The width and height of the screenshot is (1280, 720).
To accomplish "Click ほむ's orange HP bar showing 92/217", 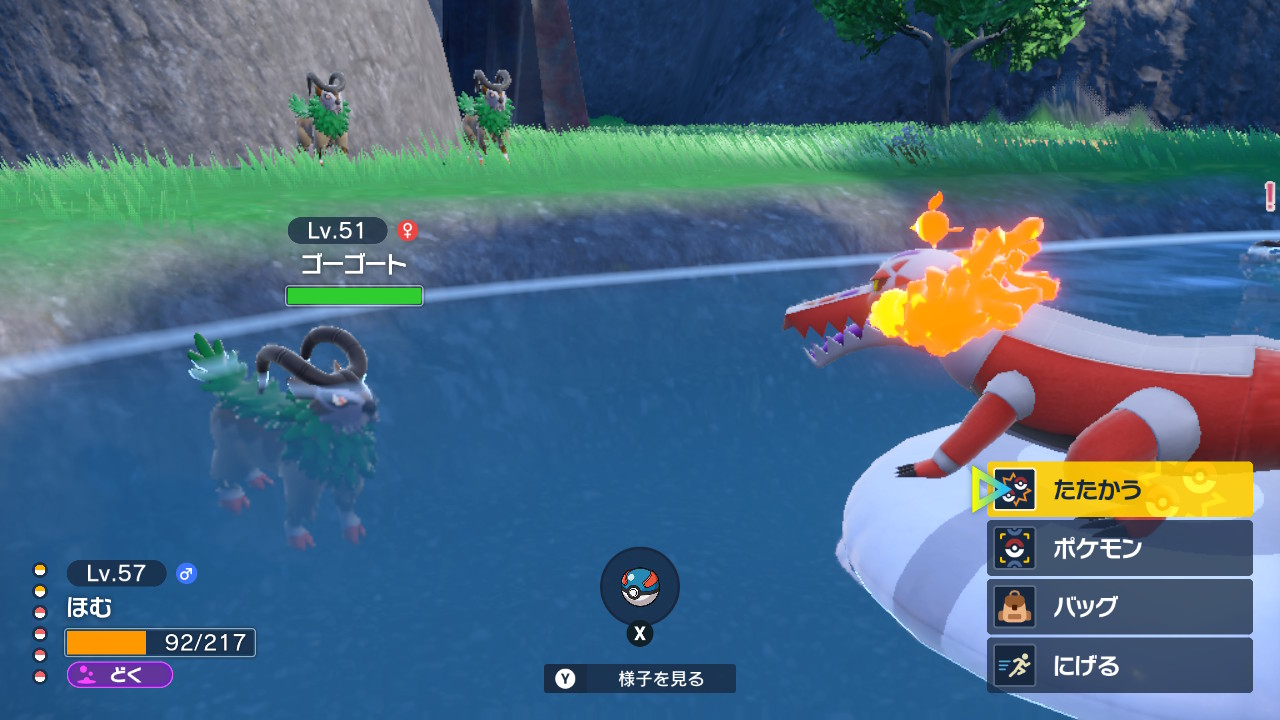I will 160,641.
